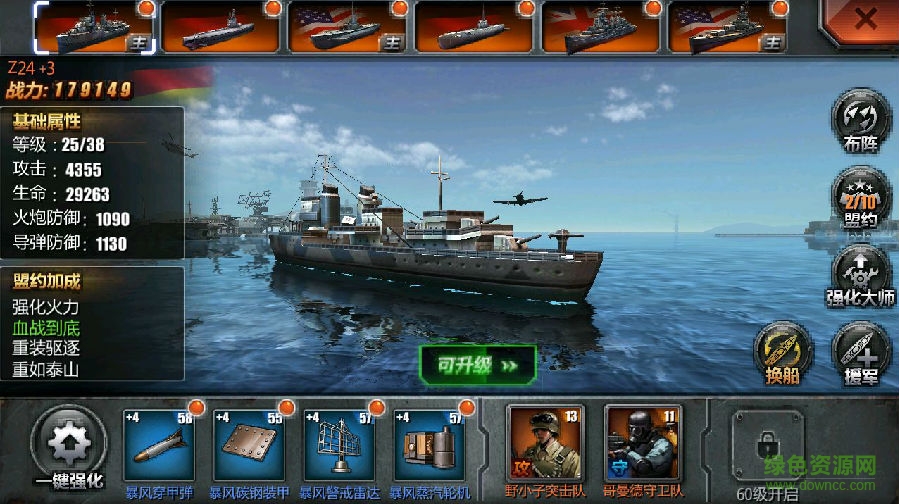The width and height of the screenshot is (899, 504).
Task: Activate the 一键强化 one-tap enhance gear button
Action: [x=68, y=445]
